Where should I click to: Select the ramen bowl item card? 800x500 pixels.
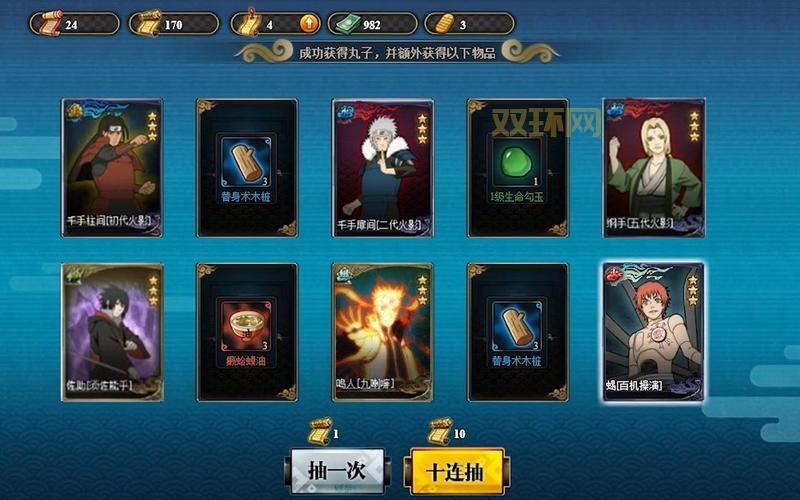tap(246, 331)
